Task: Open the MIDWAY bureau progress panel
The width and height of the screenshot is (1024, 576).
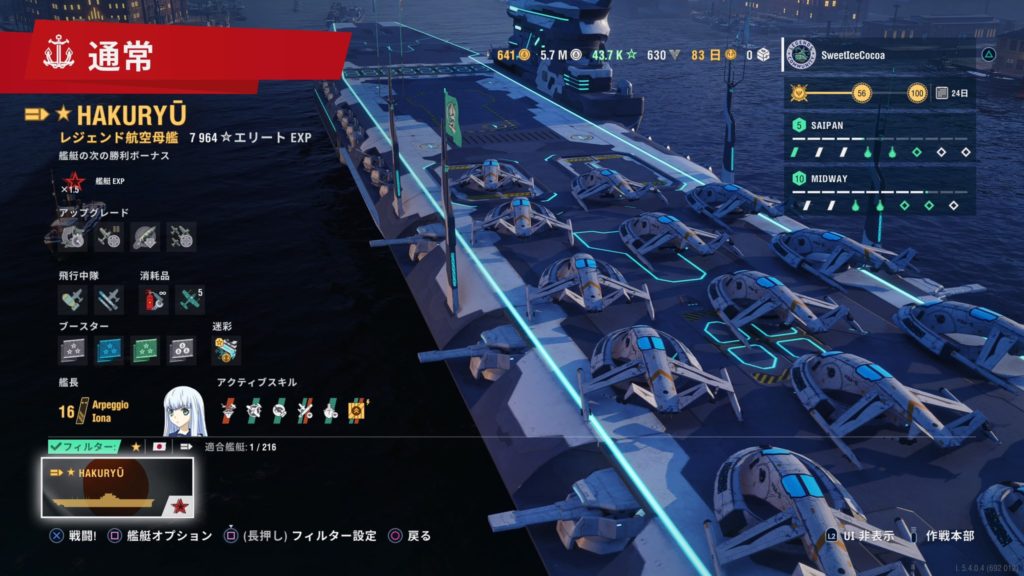Action: [x=879, y=191]
